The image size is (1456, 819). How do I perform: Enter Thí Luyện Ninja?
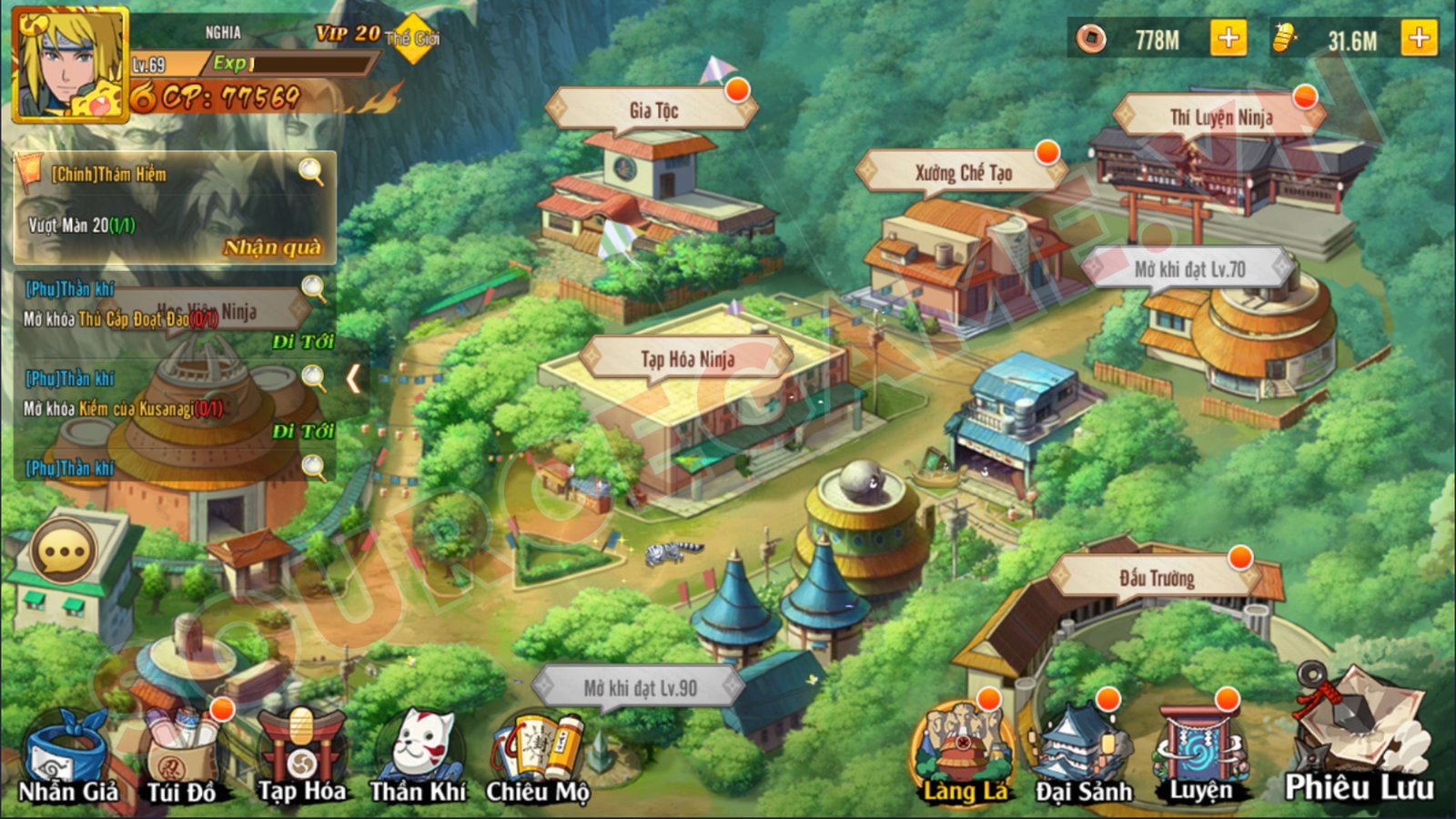[1220, 117]
